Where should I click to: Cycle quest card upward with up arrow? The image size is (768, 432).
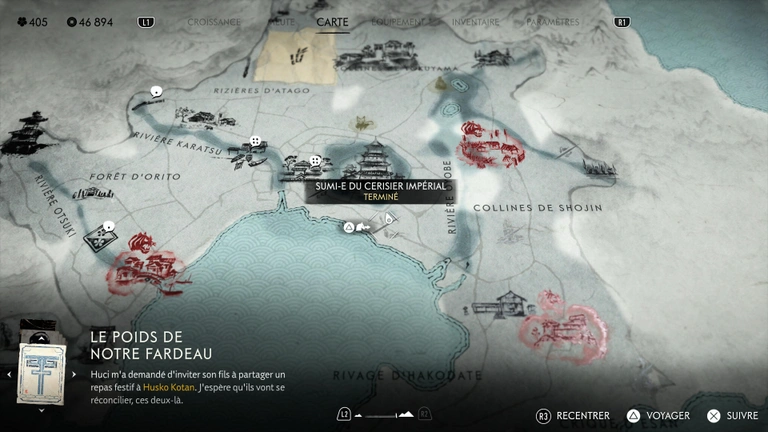tap(41, 338)
